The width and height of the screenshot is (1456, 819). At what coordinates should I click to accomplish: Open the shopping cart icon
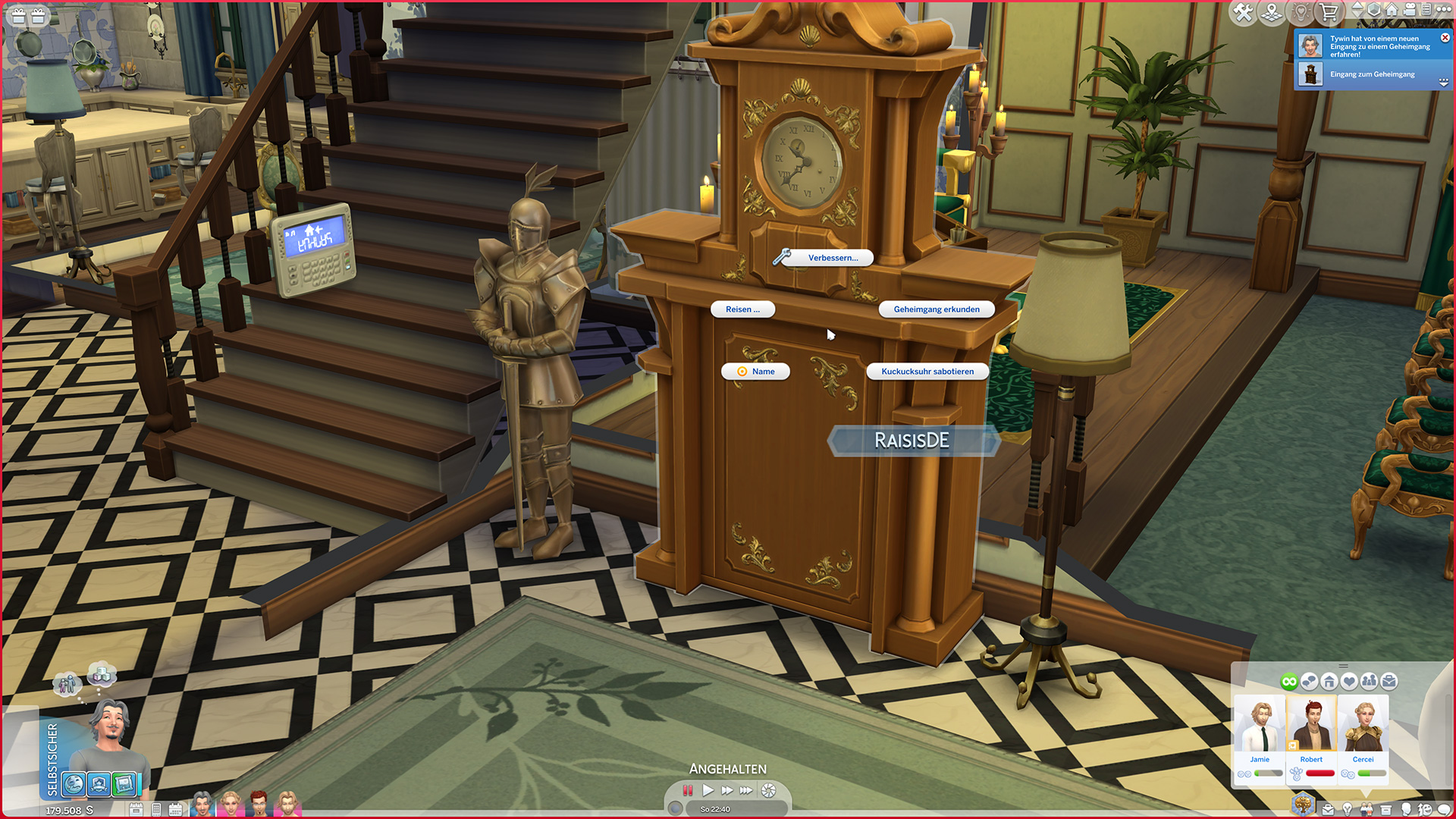[1329, 12]
